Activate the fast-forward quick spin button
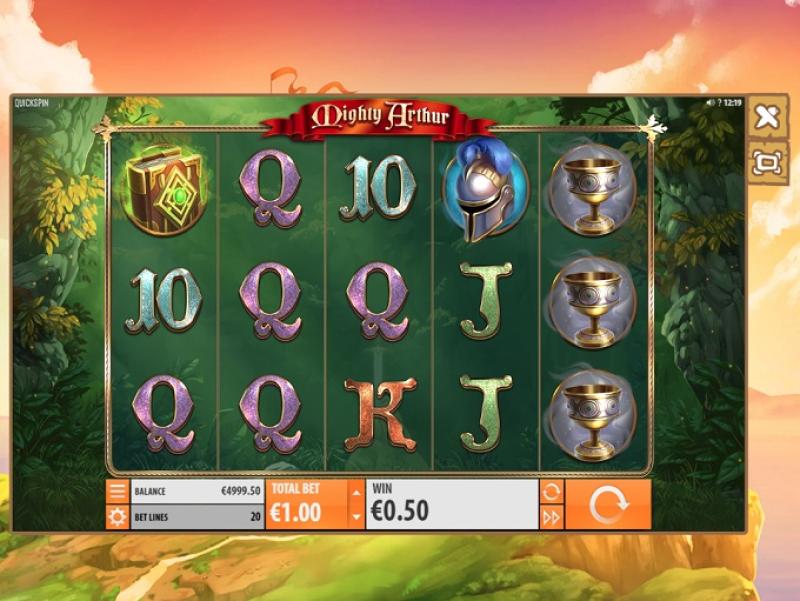The width and height of the screenshot is (800, 601). coord(551,517)
